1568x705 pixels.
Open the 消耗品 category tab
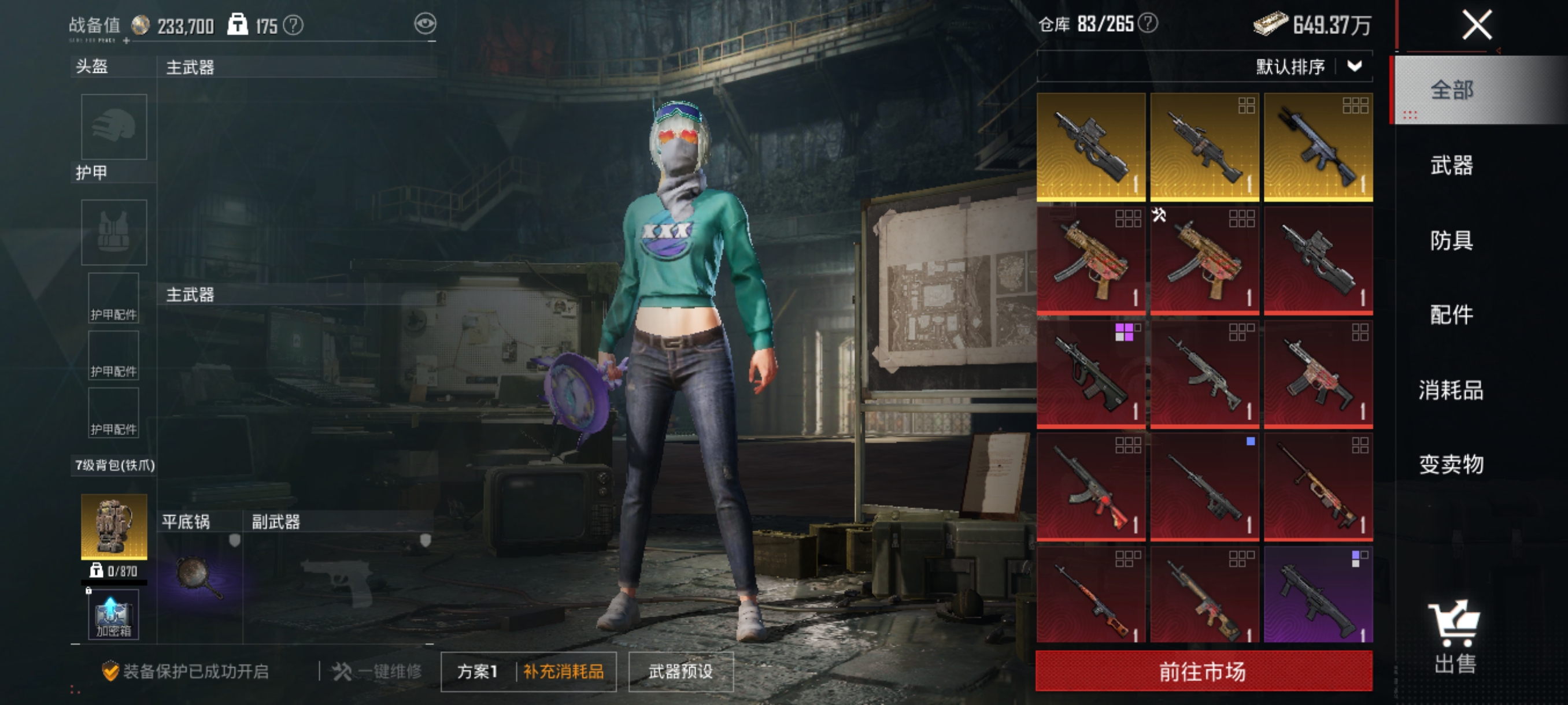click(1451, 390)
